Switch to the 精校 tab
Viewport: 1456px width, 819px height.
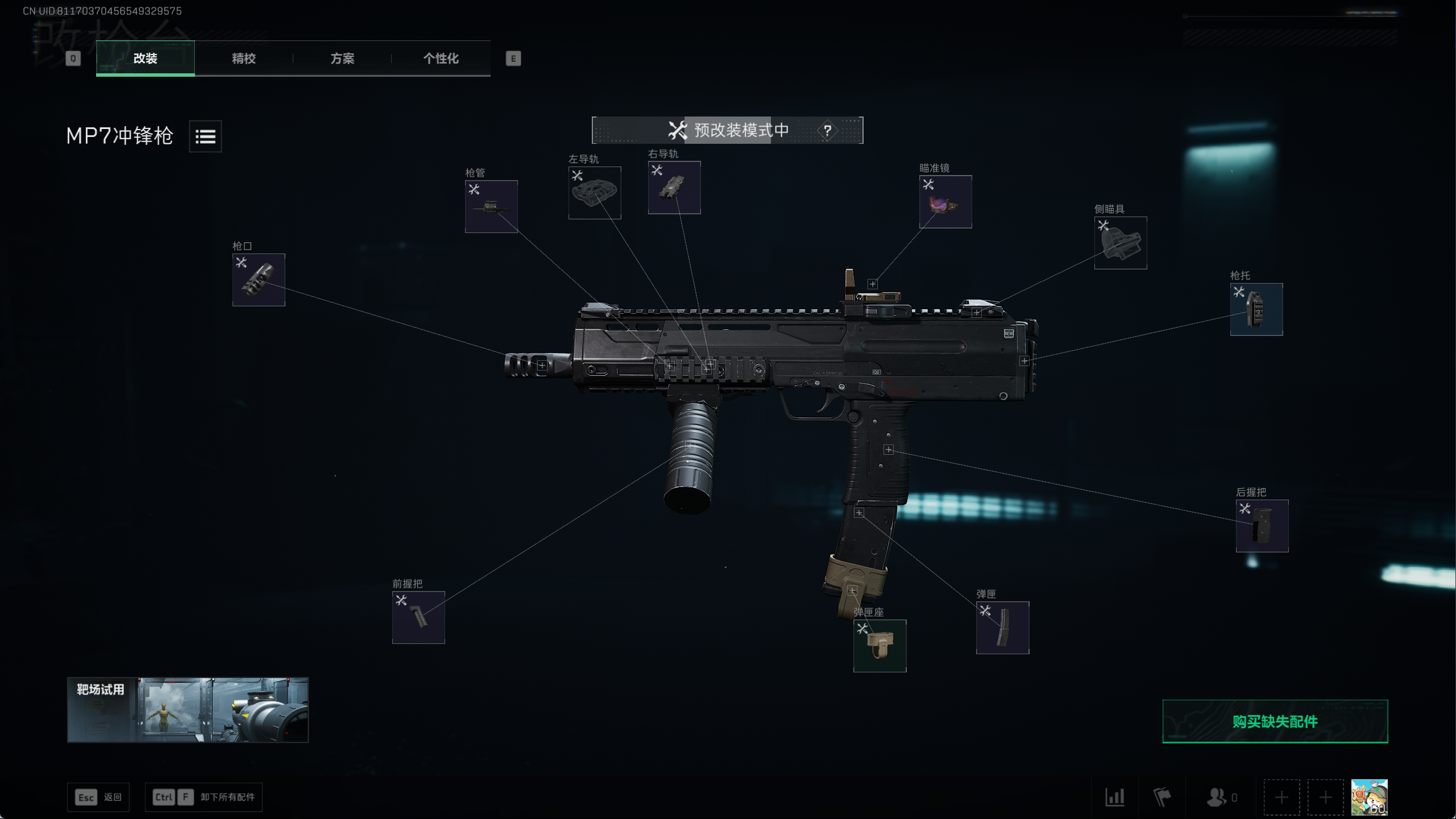[244, 59]
